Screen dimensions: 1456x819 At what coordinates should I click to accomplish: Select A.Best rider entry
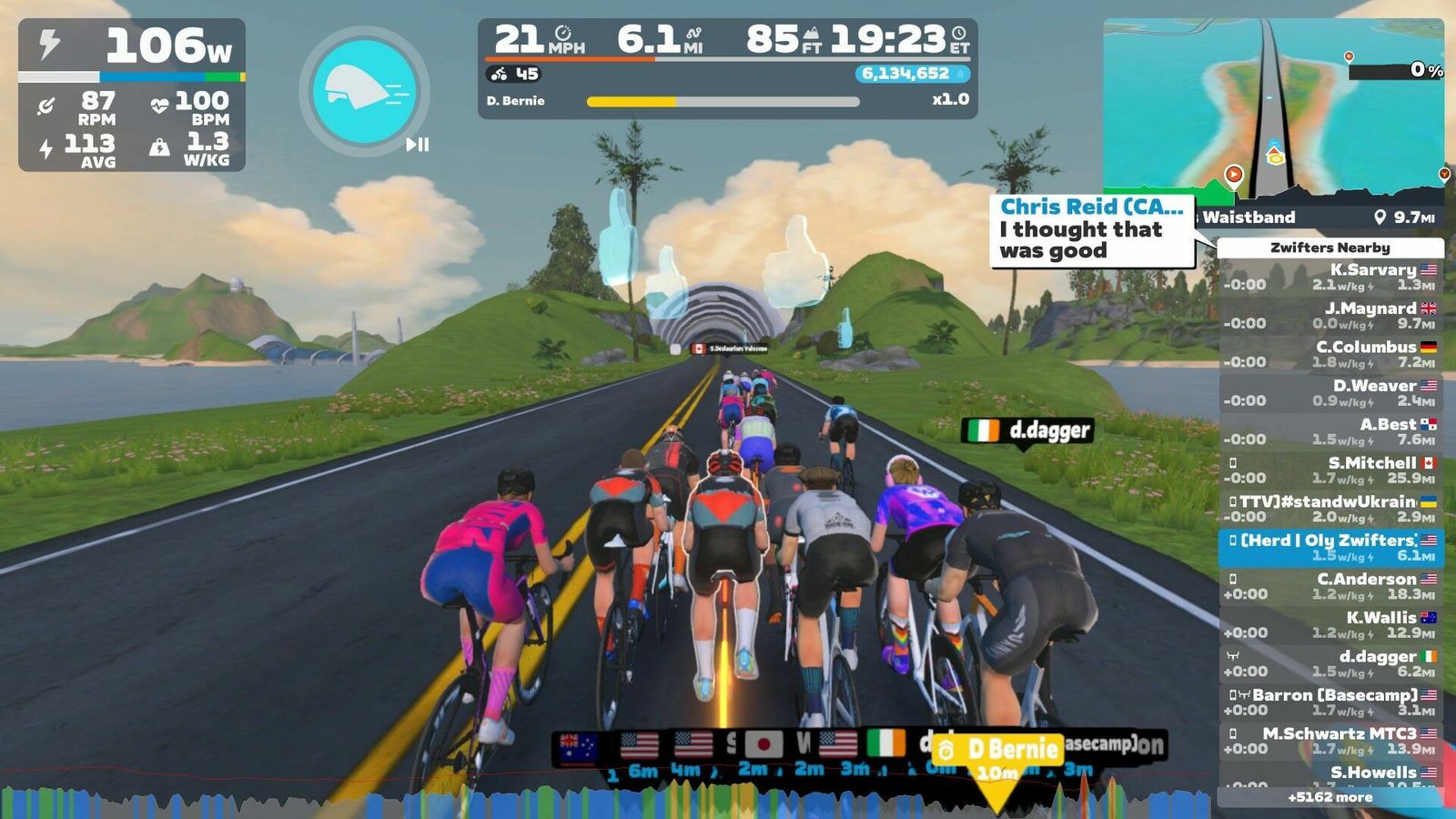(1330, 431)
